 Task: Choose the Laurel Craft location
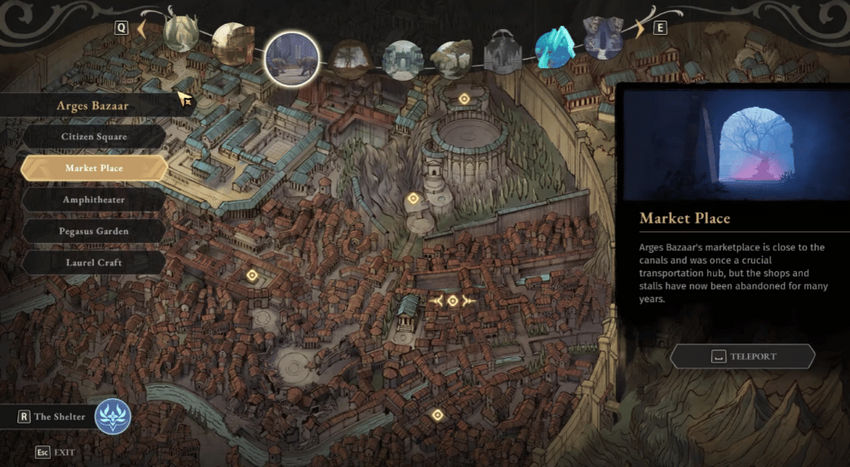94,262
